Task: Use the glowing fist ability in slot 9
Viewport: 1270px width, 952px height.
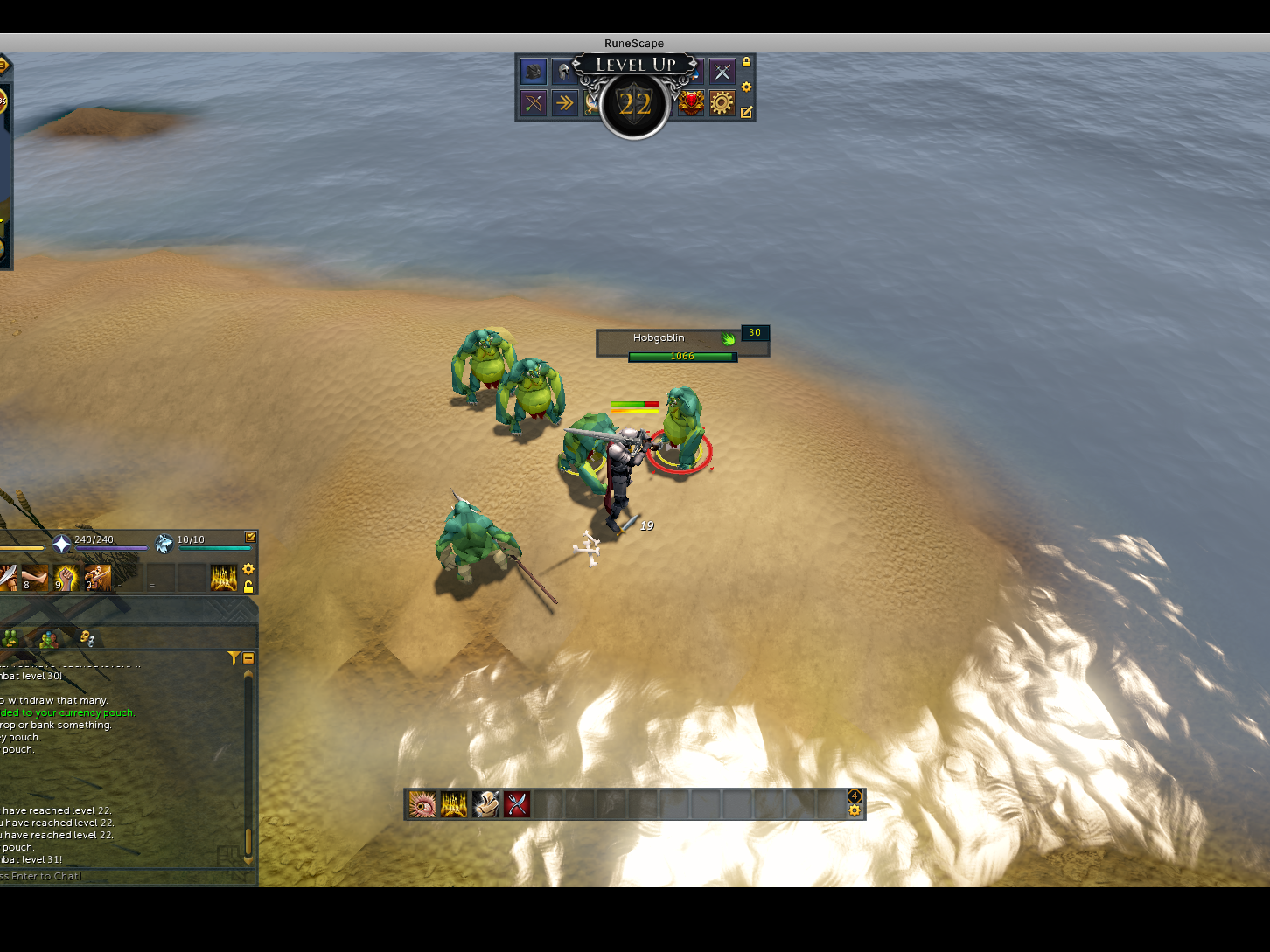Action: click(x=66, y=577)
